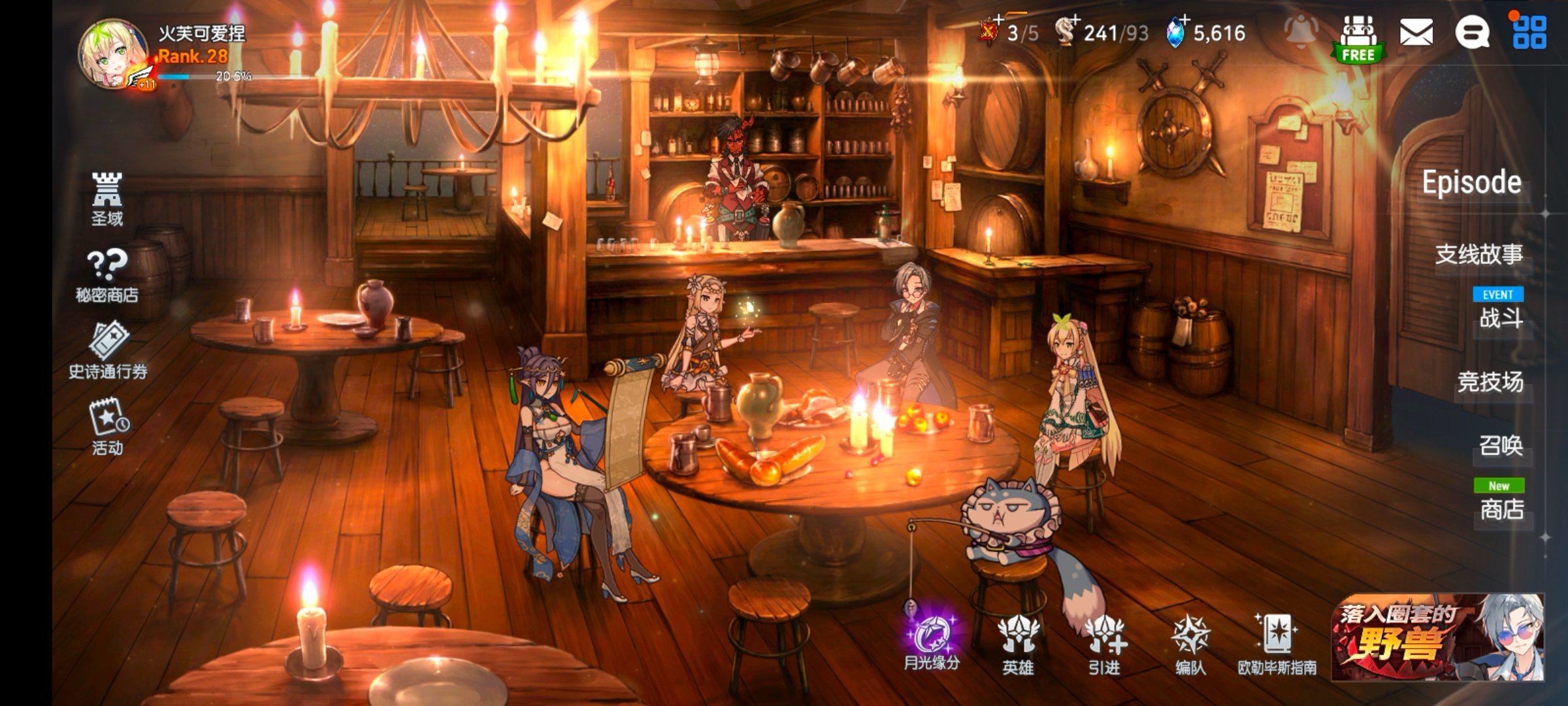Screen dimensions: 1568x706
Task: Enter the 竞技场 arena
Action: pos(1490,382)
